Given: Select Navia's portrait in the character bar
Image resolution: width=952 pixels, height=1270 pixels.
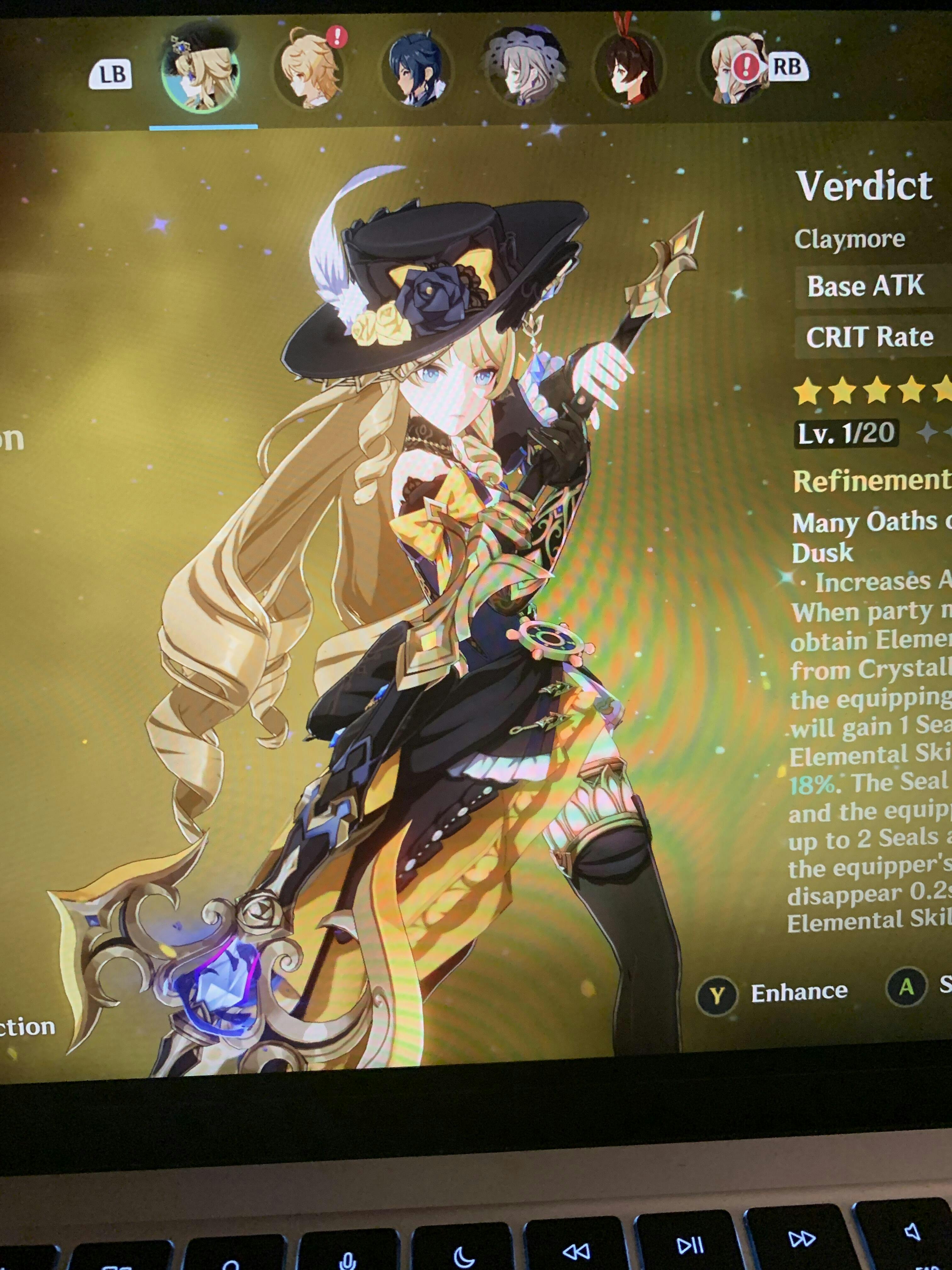Looking at the screenshot, I should 201,73.
